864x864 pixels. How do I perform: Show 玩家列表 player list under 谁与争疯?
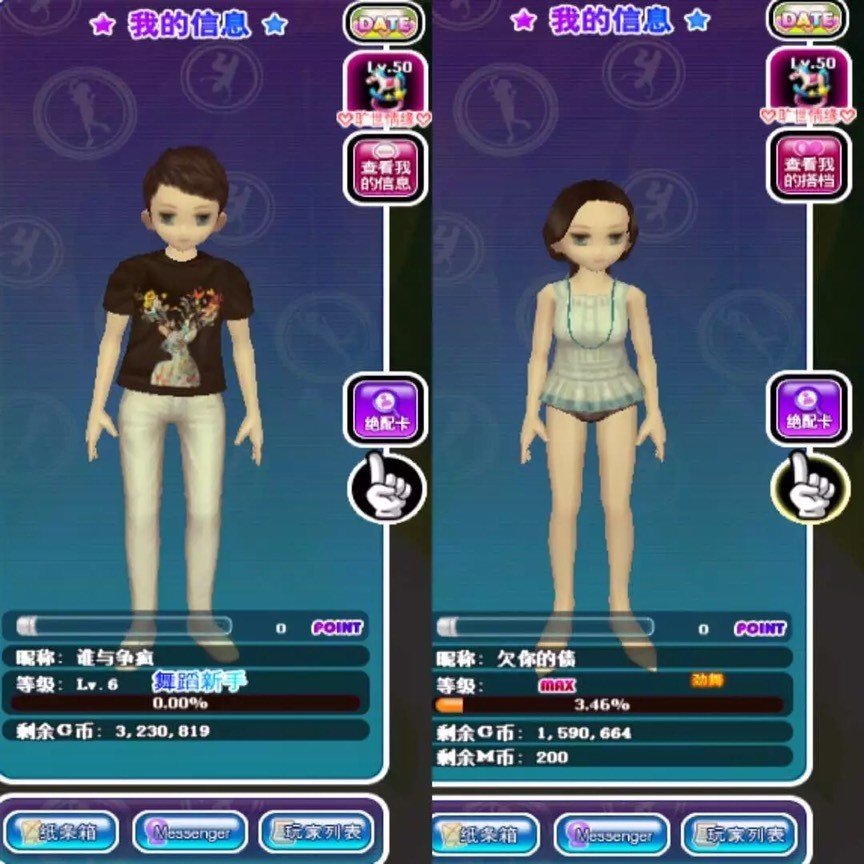[x=316, y=831]
